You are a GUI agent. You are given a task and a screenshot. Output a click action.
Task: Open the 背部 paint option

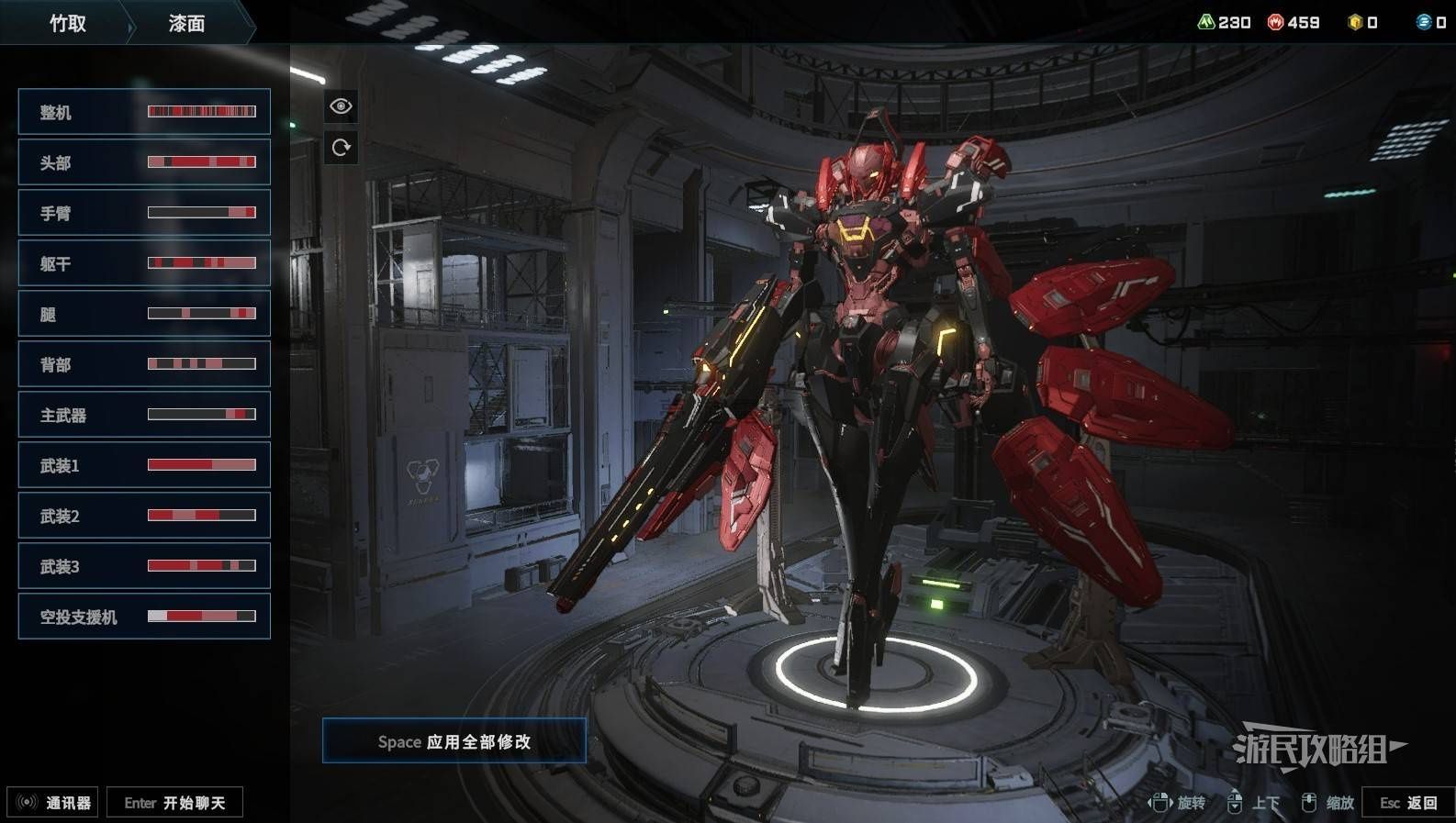click(144, 364)
